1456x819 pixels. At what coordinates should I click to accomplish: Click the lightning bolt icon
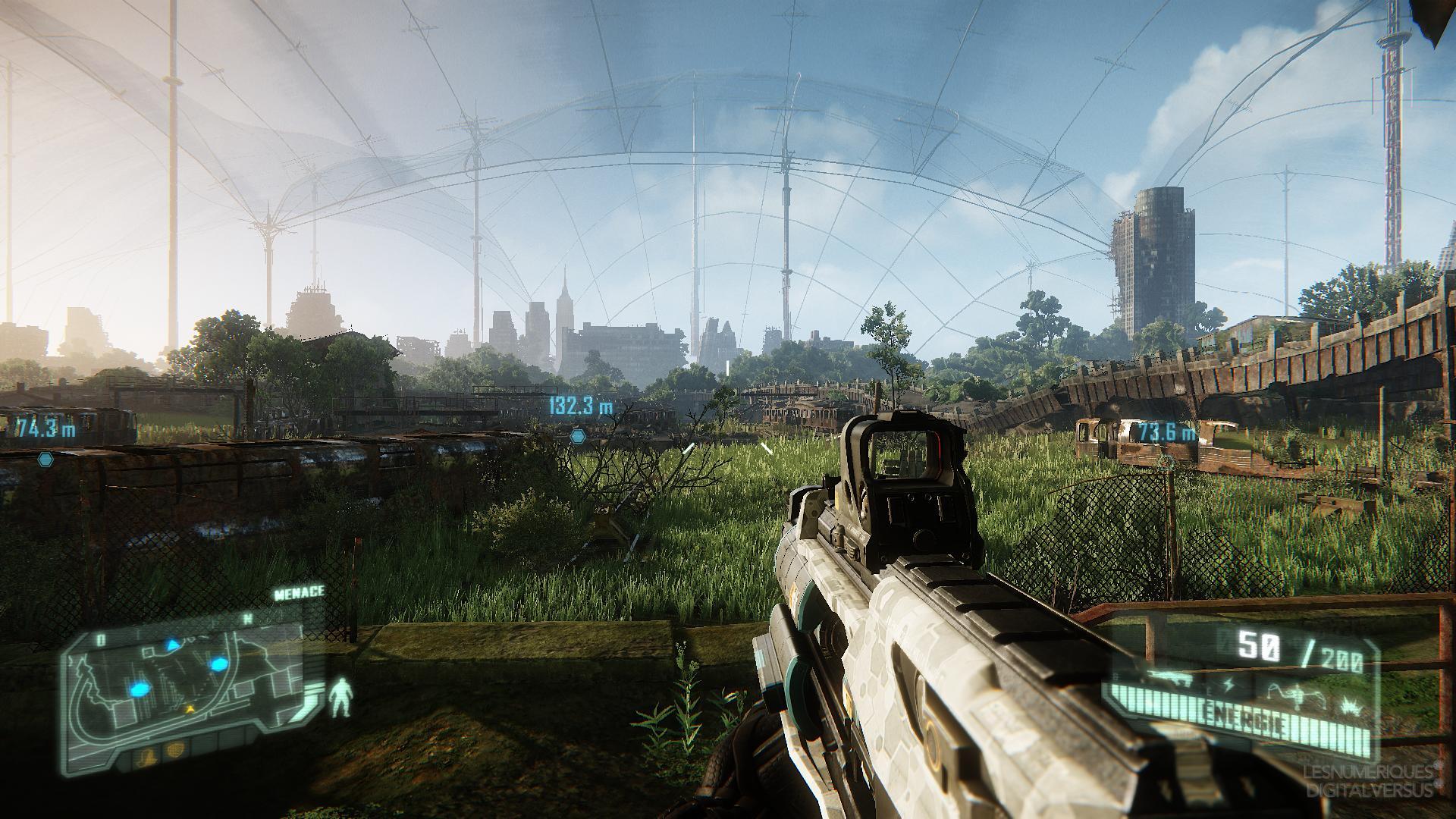(1229, 686)
